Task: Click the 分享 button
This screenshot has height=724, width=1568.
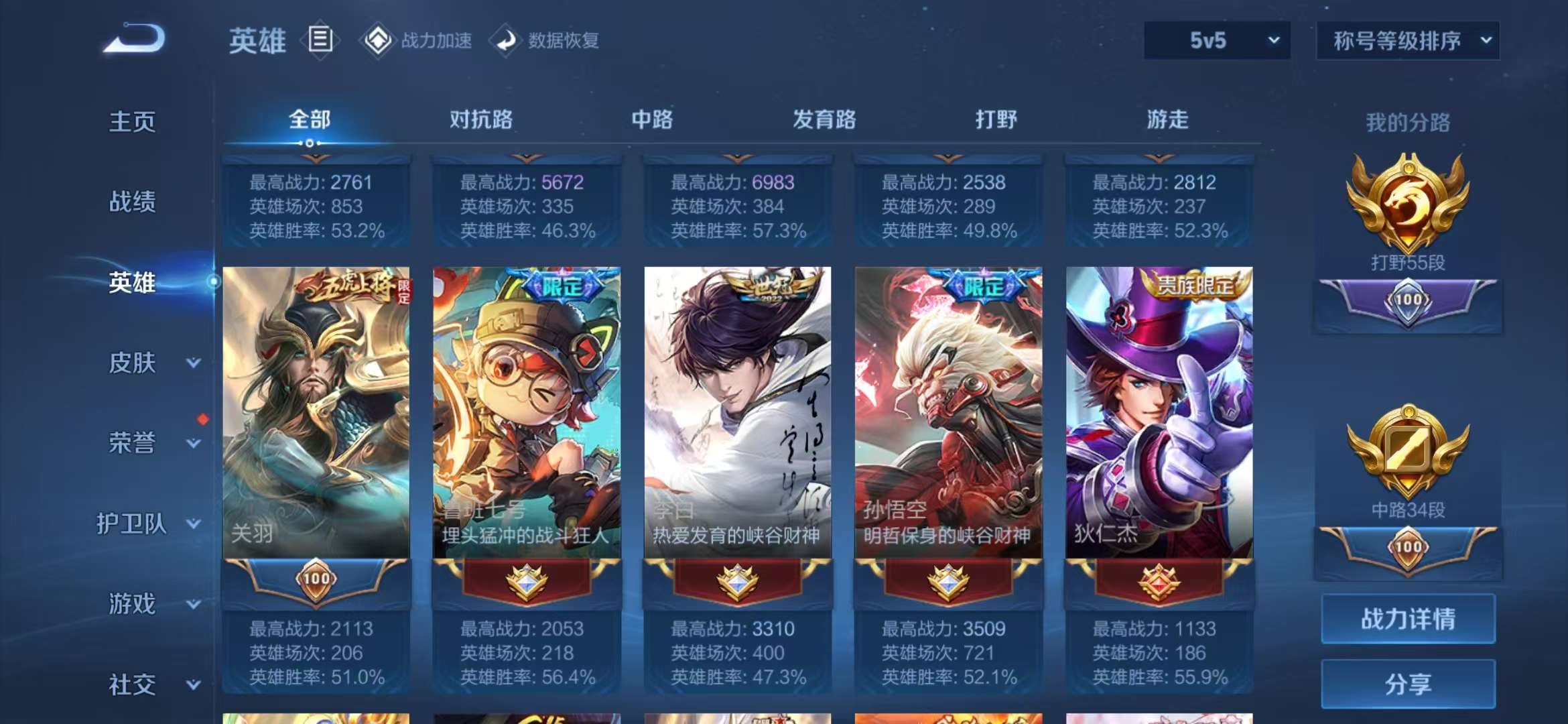Action: coord(1407,682)
